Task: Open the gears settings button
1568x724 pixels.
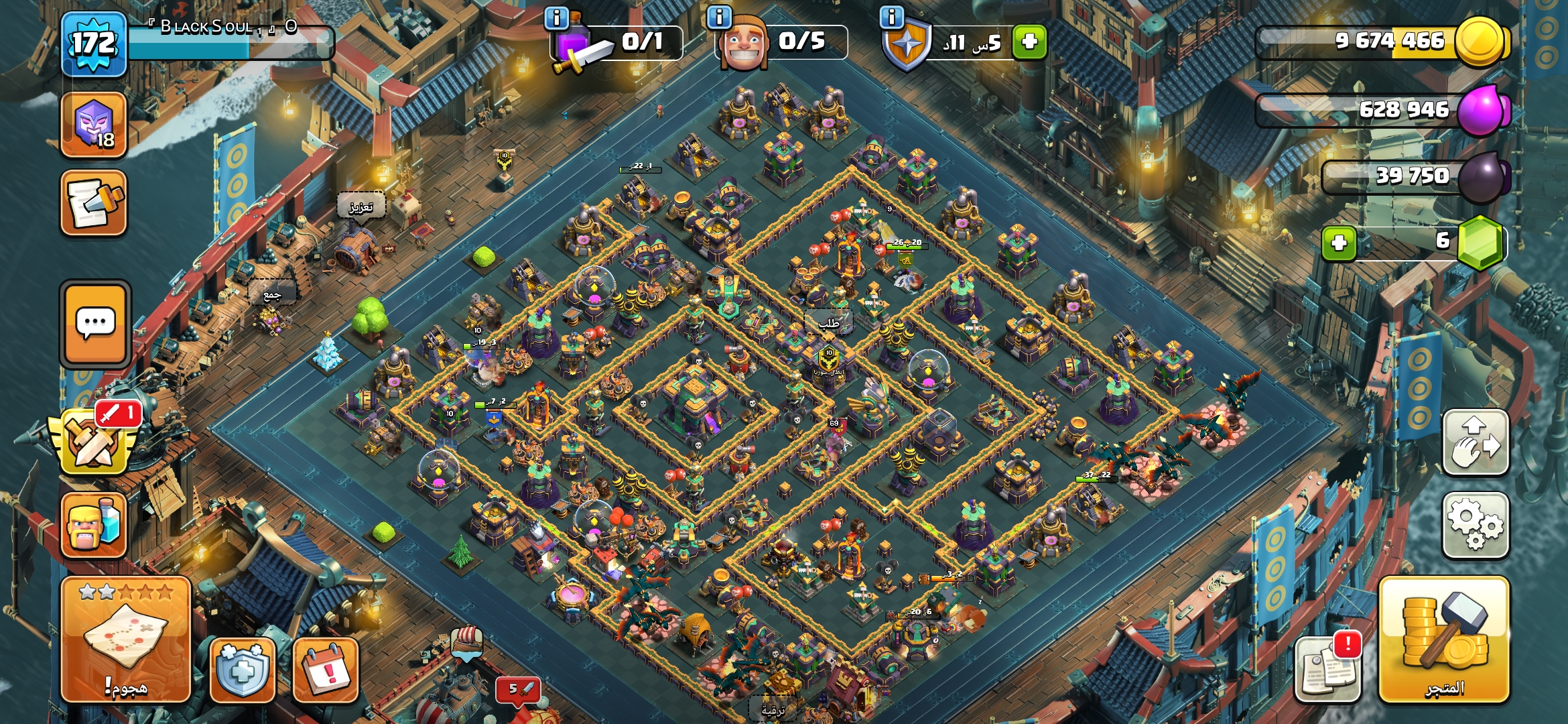Action: click(x=1476, y=525)
